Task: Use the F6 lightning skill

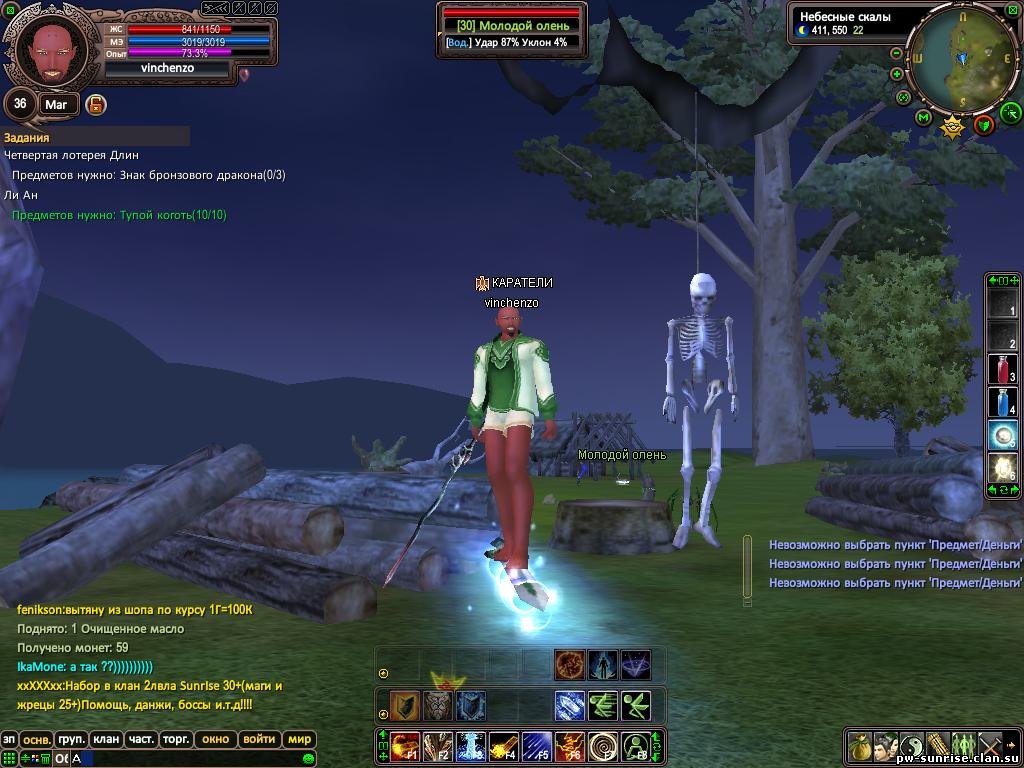Action: coord(568,746)
